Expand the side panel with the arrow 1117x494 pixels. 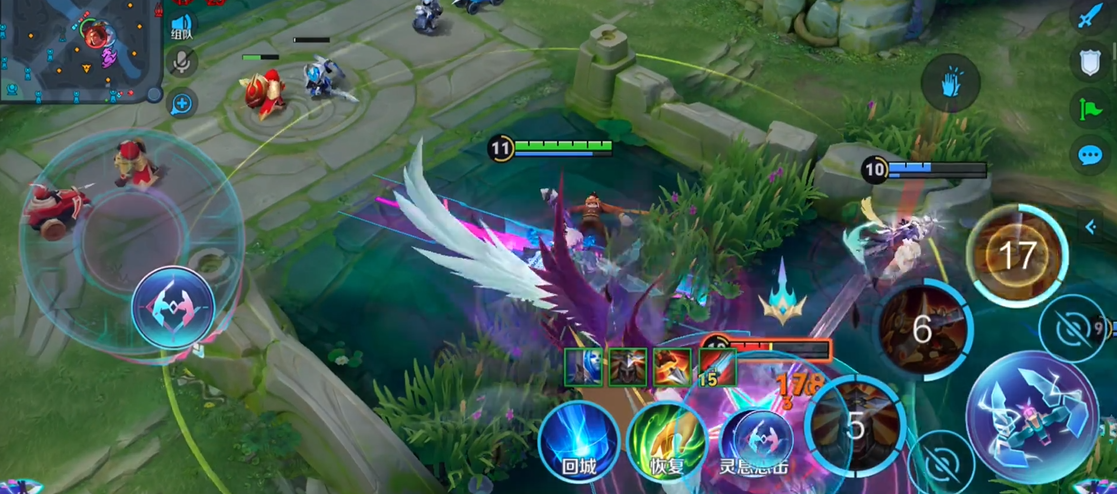[1091, 228]
